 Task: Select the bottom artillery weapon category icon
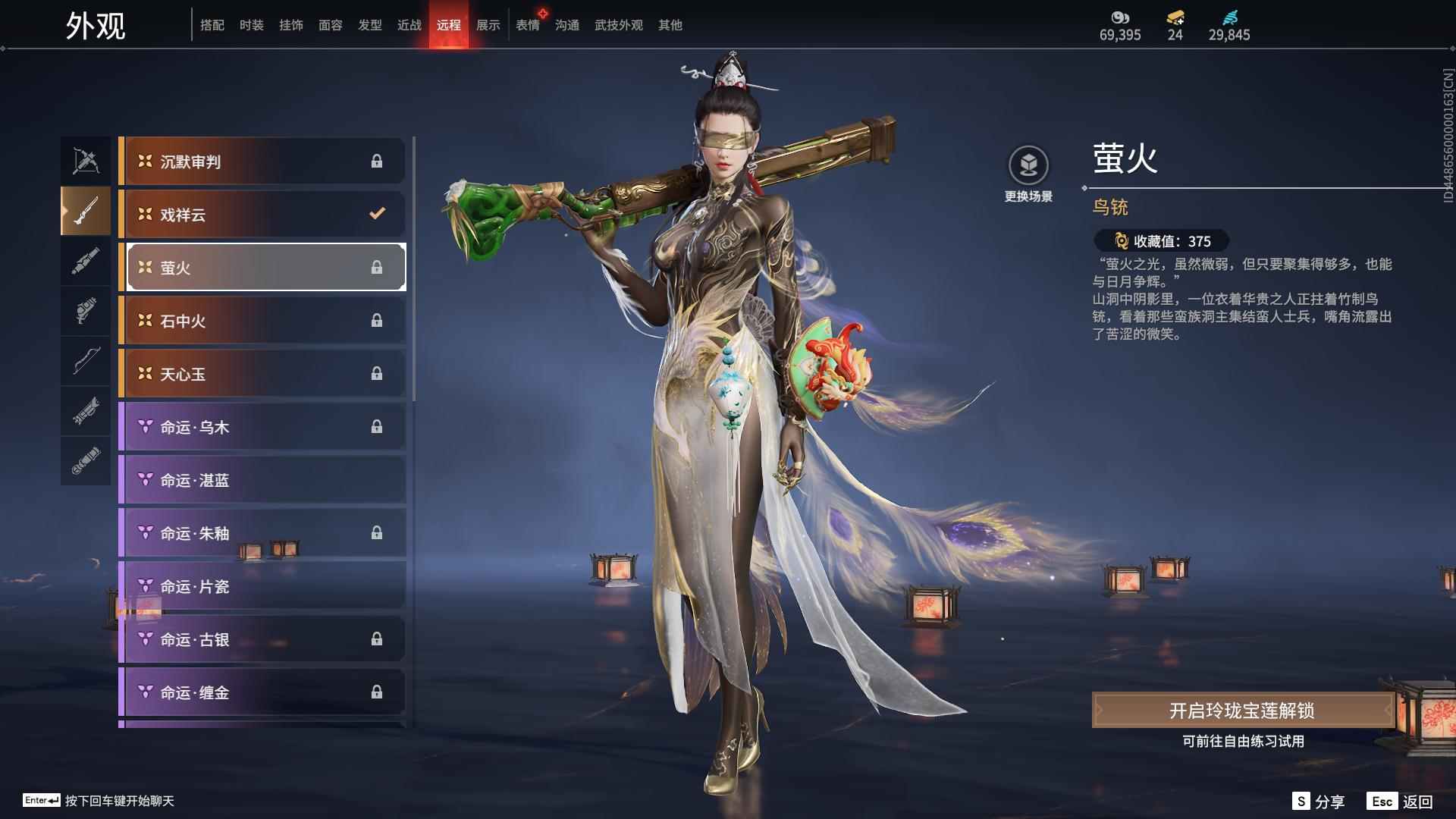pos(85,462)
